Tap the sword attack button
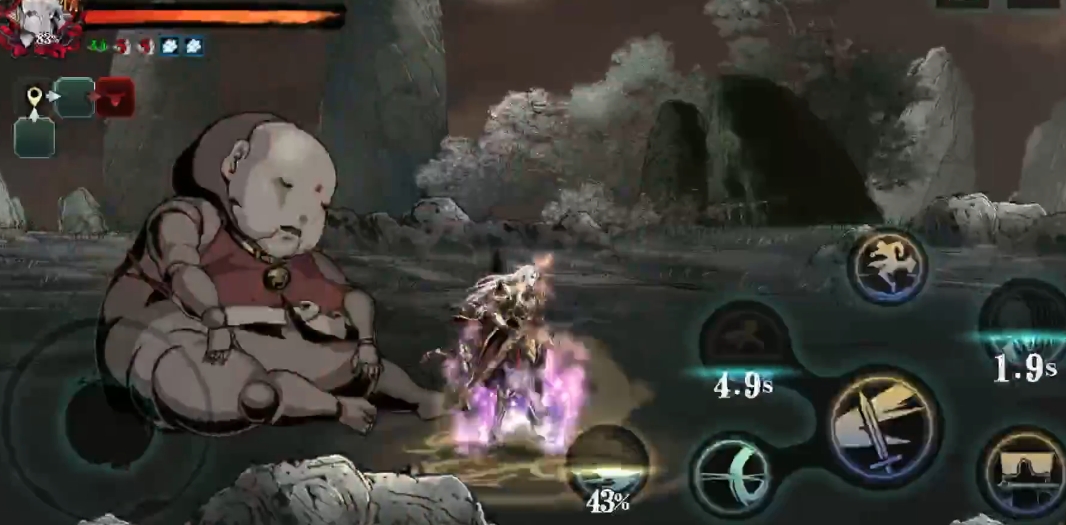Image resolution: width=1066 pixels, height=525 pixels. [x=883, y=425]
